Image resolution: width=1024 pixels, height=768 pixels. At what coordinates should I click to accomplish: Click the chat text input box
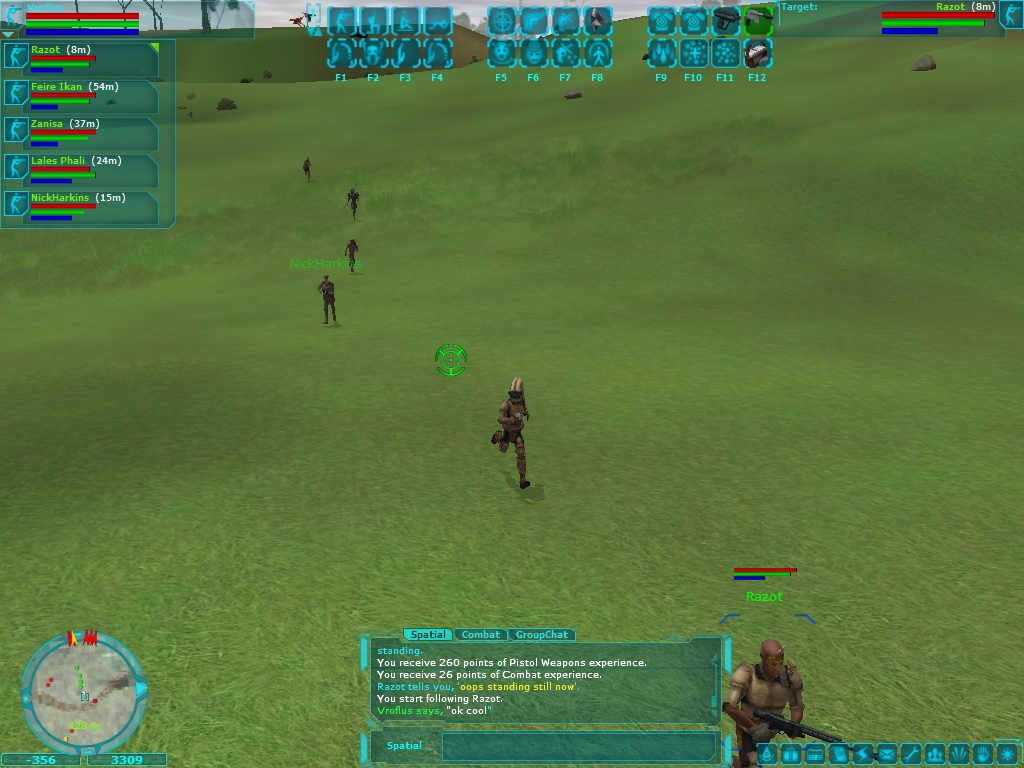[x=579, y=746]
